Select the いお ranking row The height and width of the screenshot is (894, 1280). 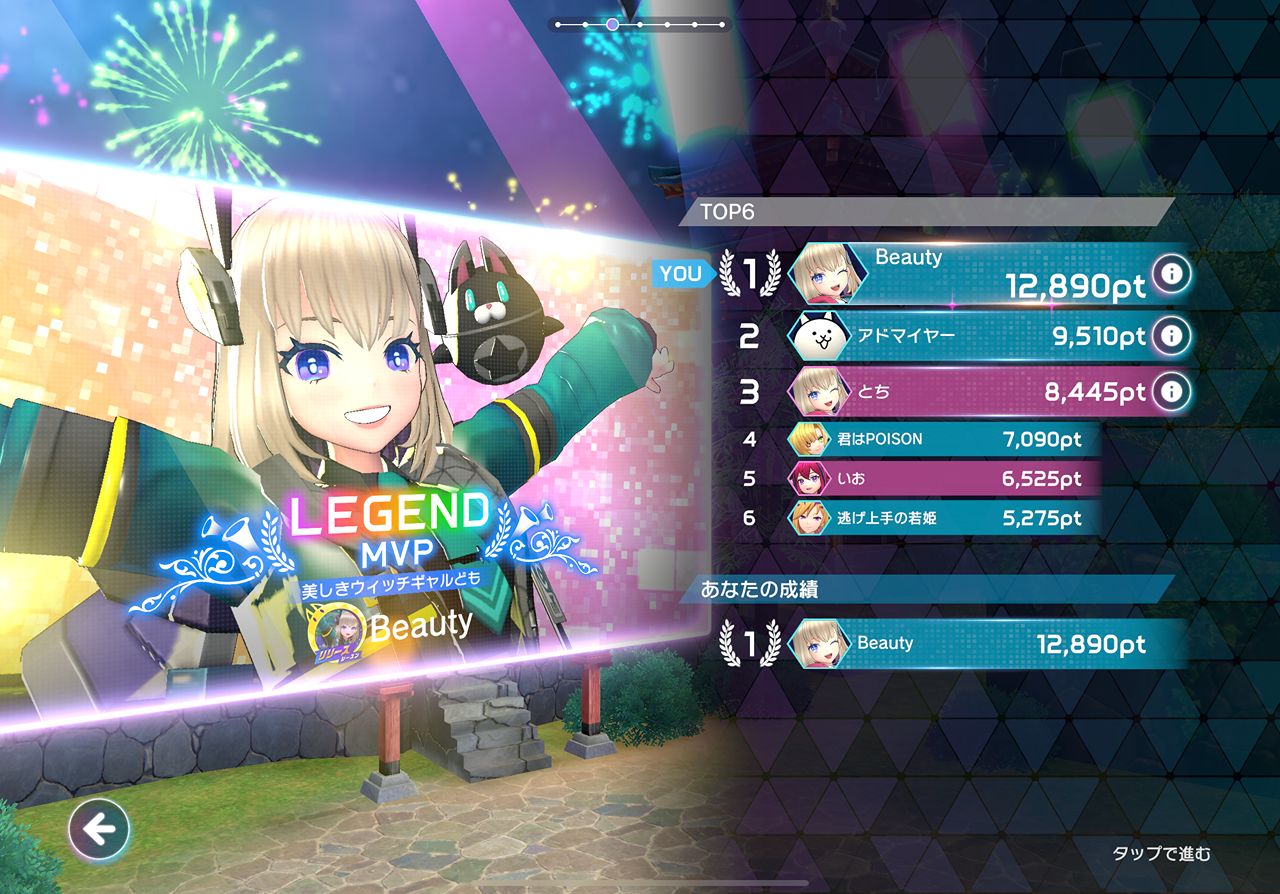(940, 479)
